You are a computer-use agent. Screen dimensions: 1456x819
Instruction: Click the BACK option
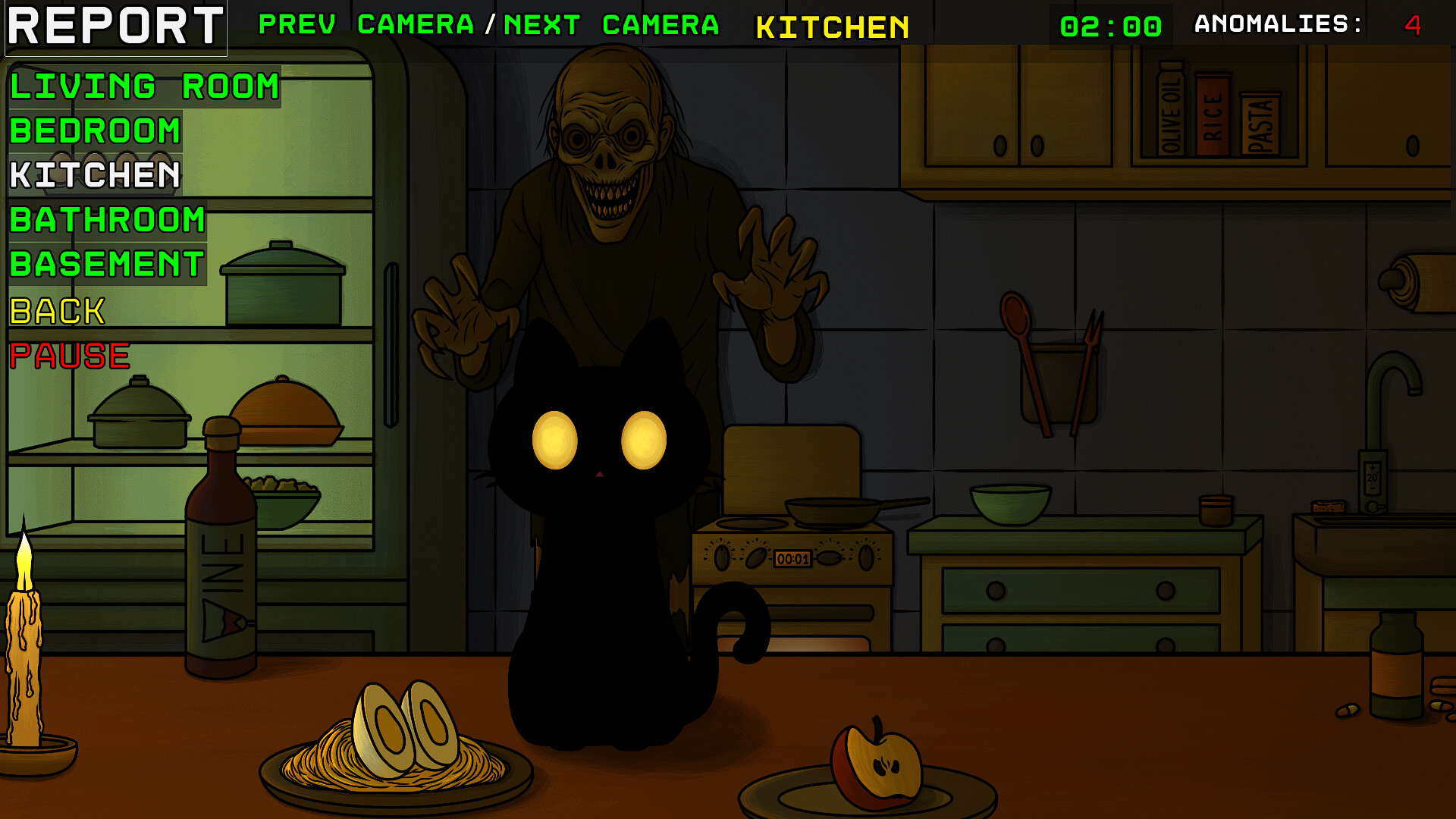[x=57, y=311]
